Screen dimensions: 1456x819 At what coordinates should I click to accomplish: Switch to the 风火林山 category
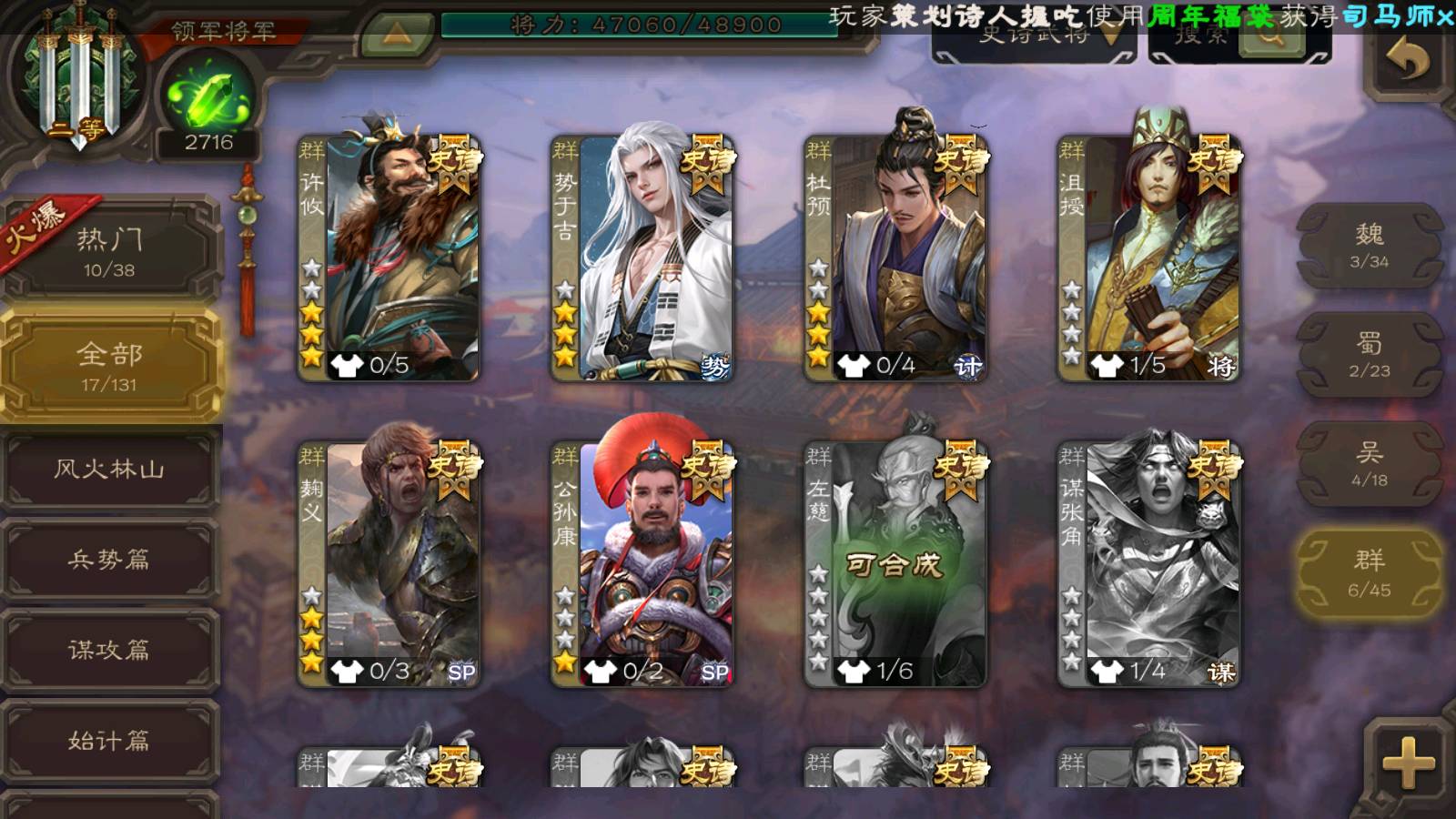point(109,470)
